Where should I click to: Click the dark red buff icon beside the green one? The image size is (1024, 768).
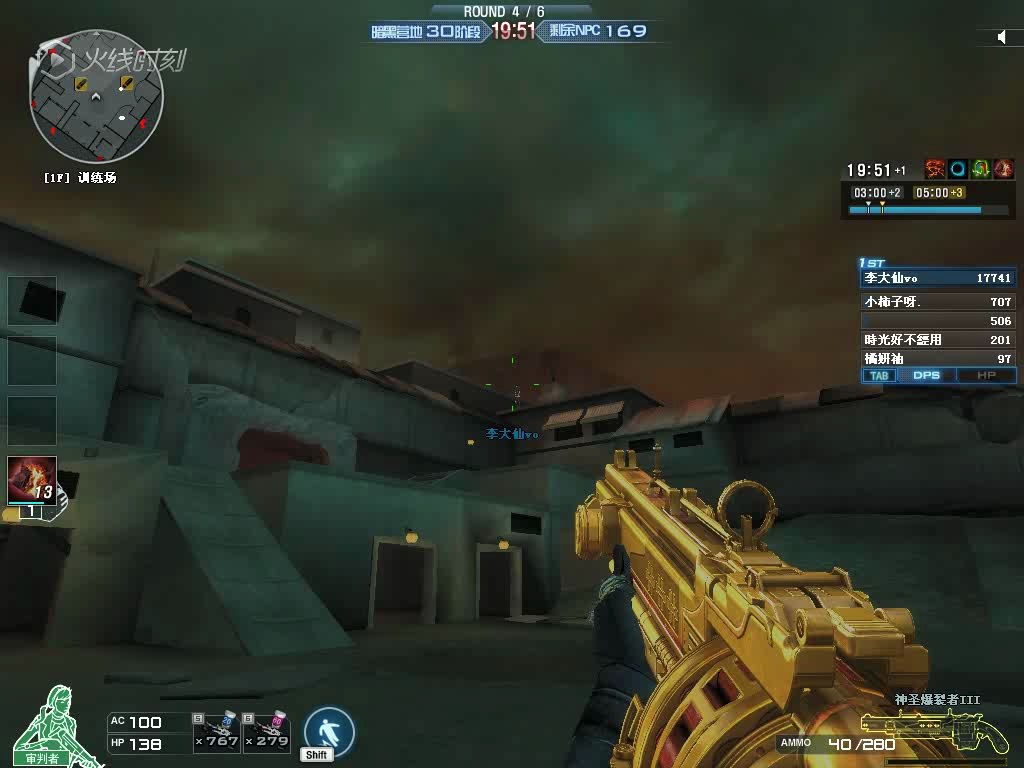[1004, 169]
